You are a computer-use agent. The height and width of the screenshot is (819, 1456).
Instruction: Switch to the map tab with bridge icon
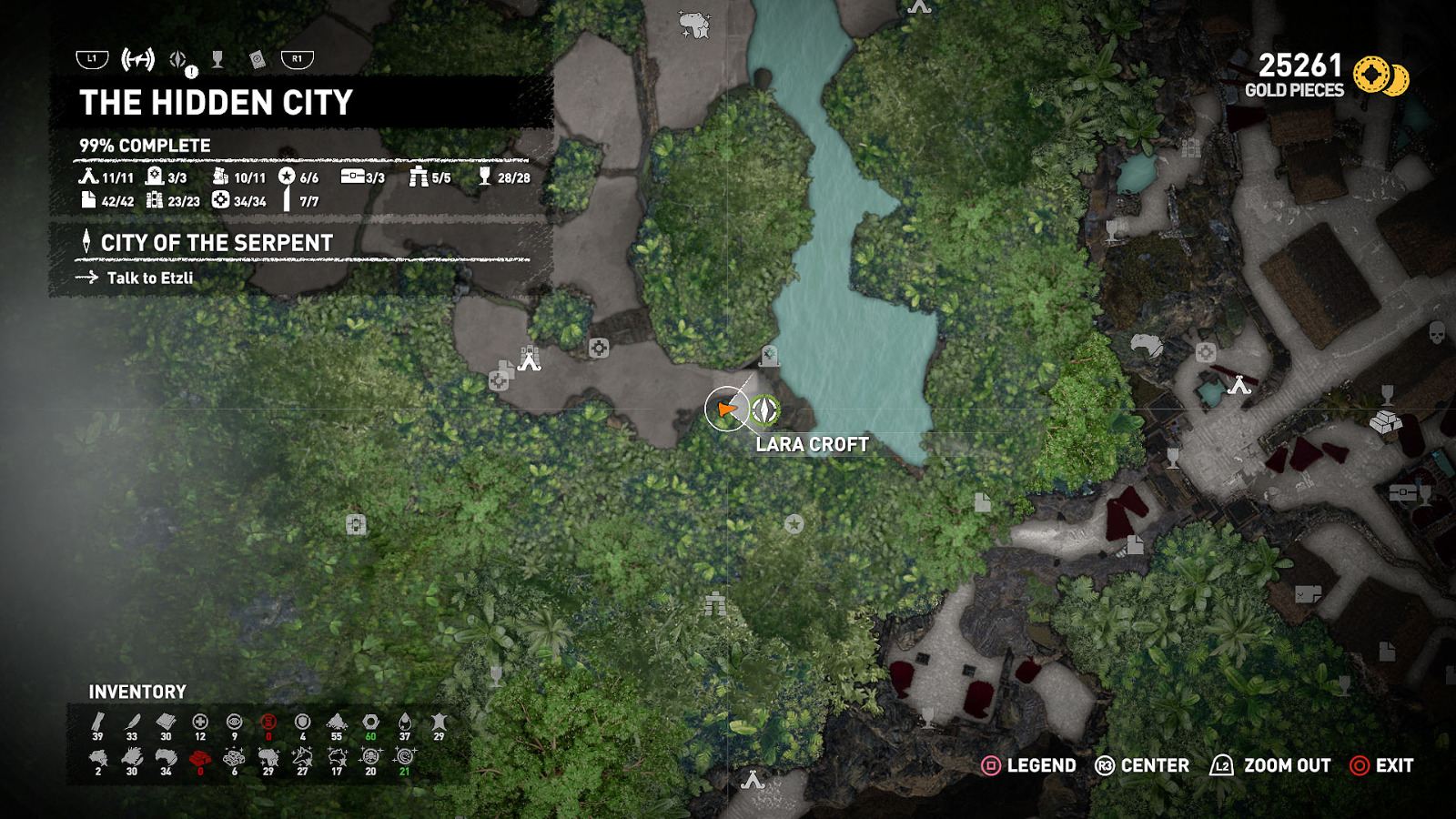138,60
